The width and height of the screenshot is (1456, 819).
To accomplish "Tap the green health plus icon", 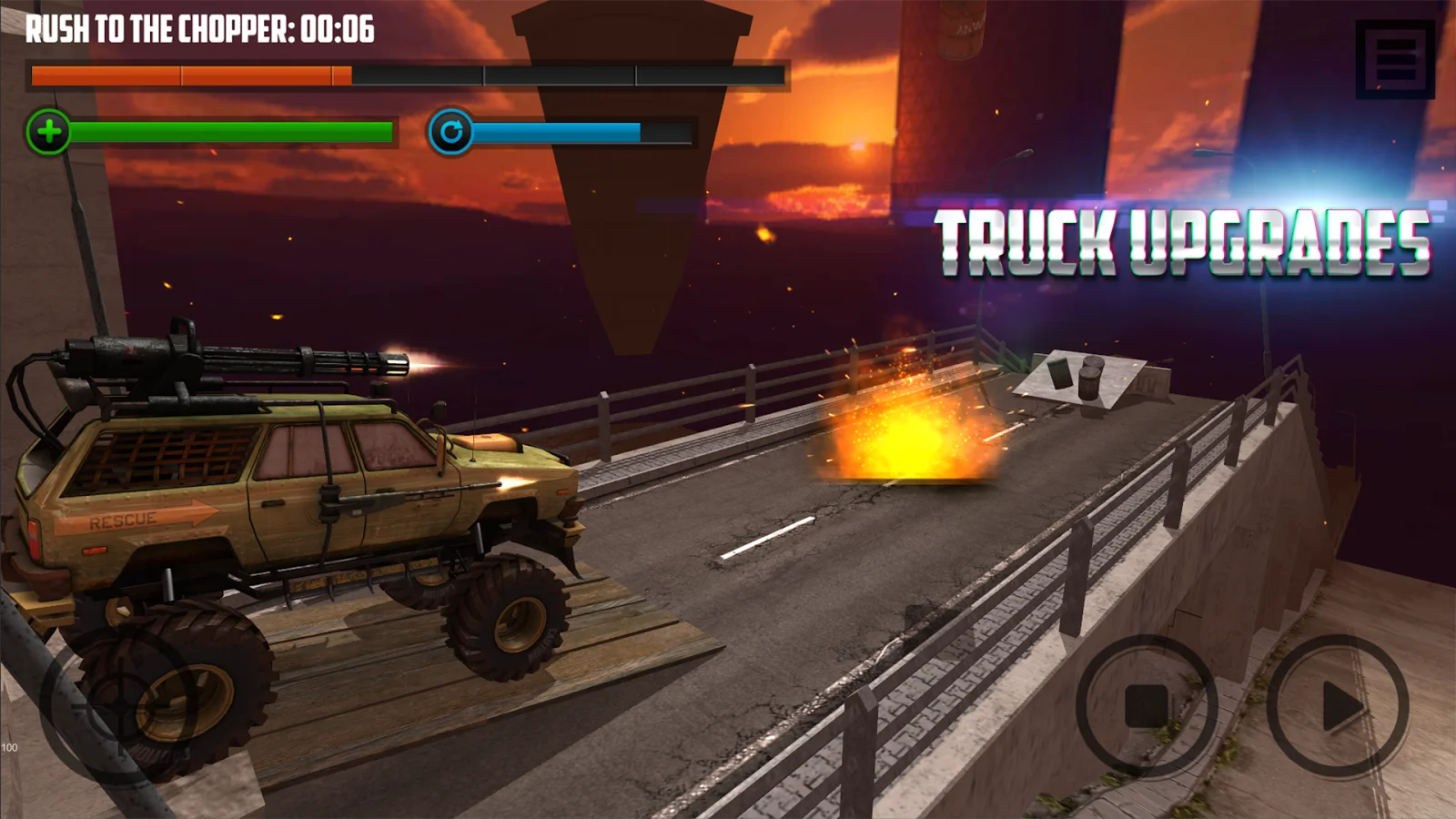I will pyautogui.click(x=47, y=132).
